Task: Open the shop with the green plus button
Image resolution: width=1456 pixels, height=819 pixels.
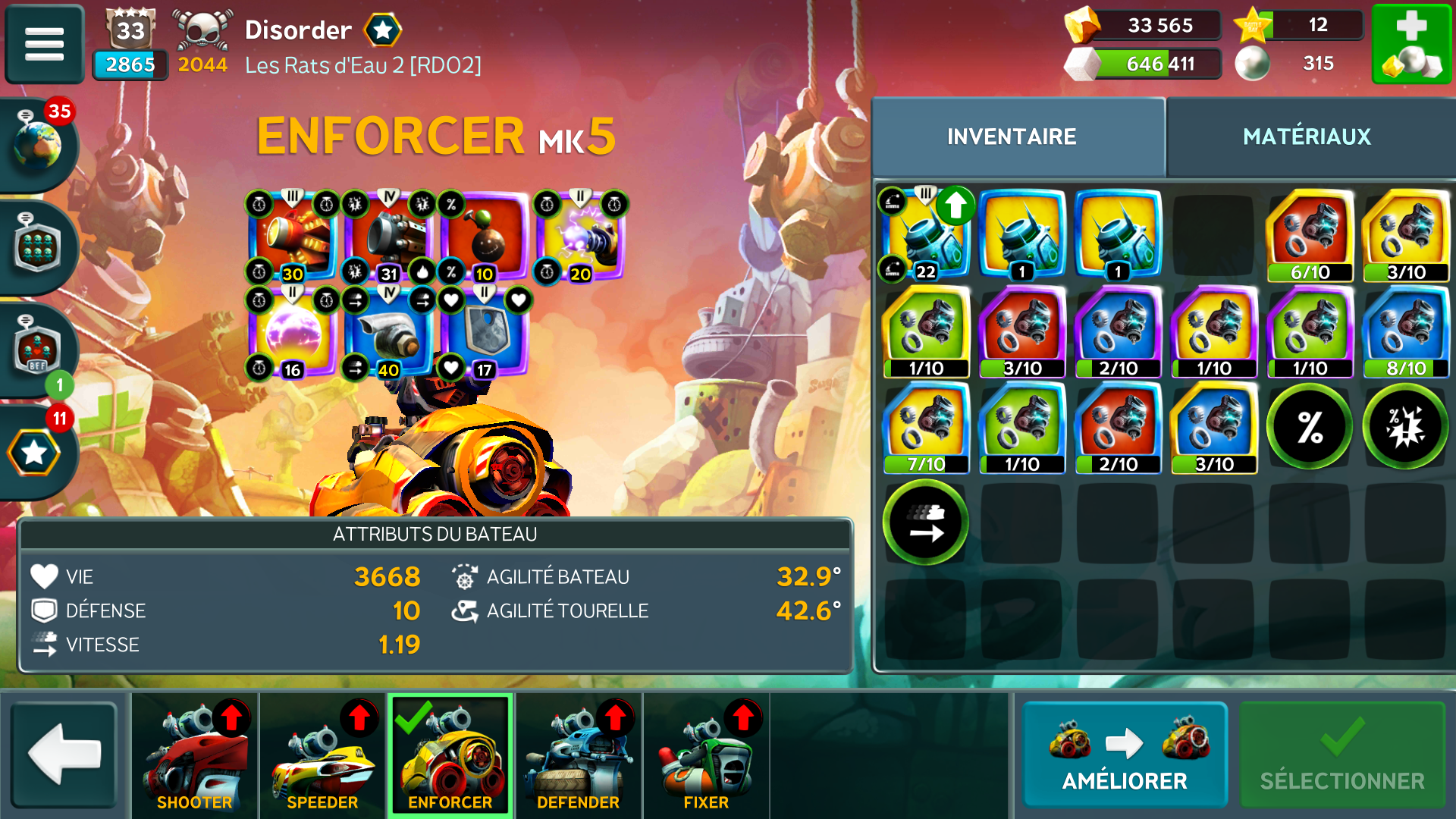Action: coord(1411,43)
